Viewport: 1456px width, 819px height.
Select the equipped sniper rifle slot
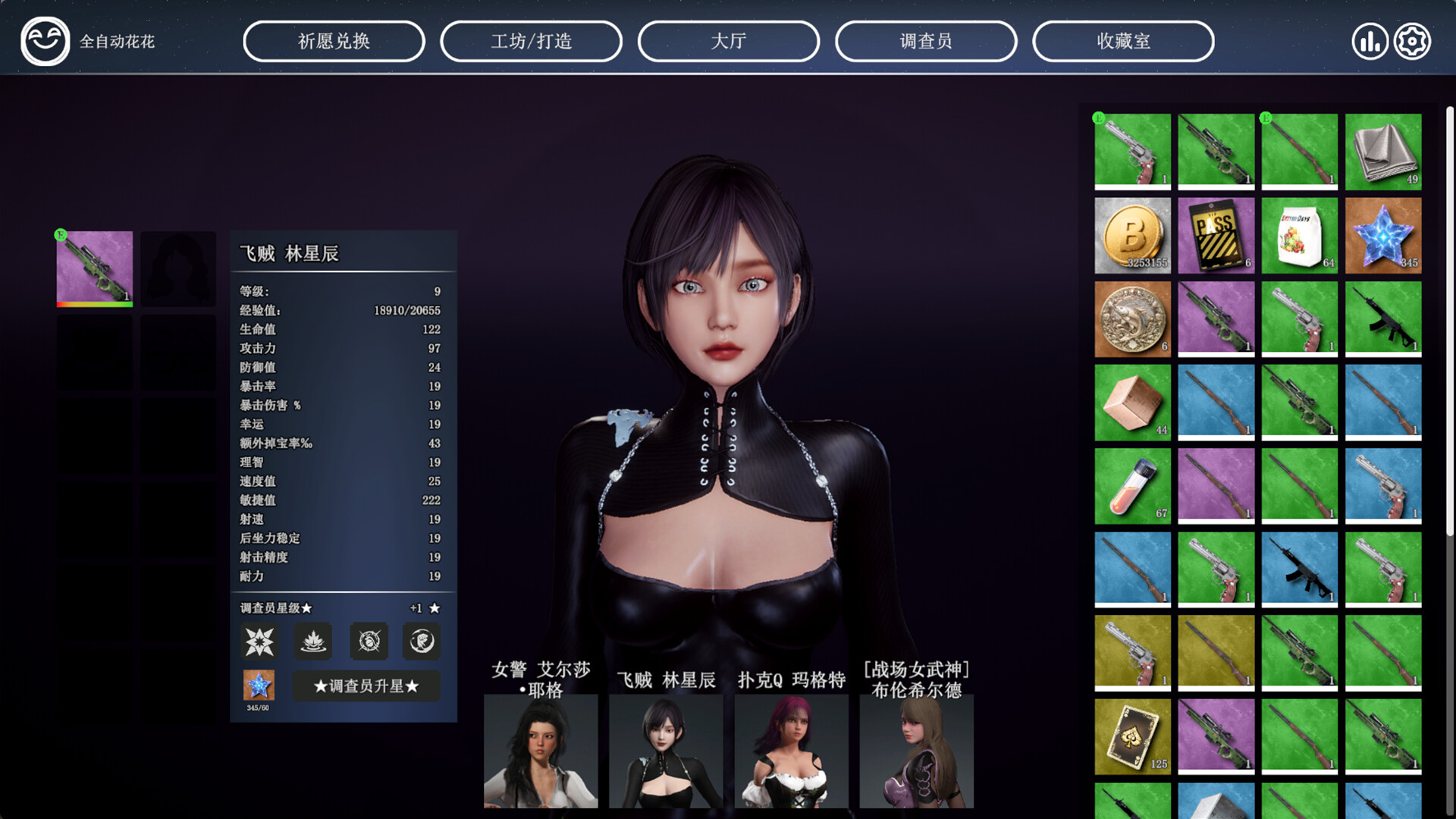pos(94,267)
